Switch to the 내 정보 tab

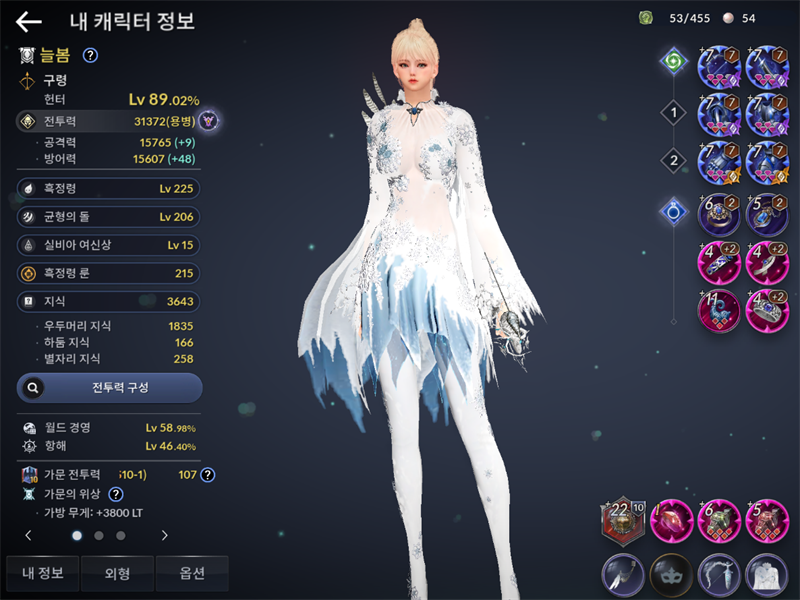click(x=42, y=573)
